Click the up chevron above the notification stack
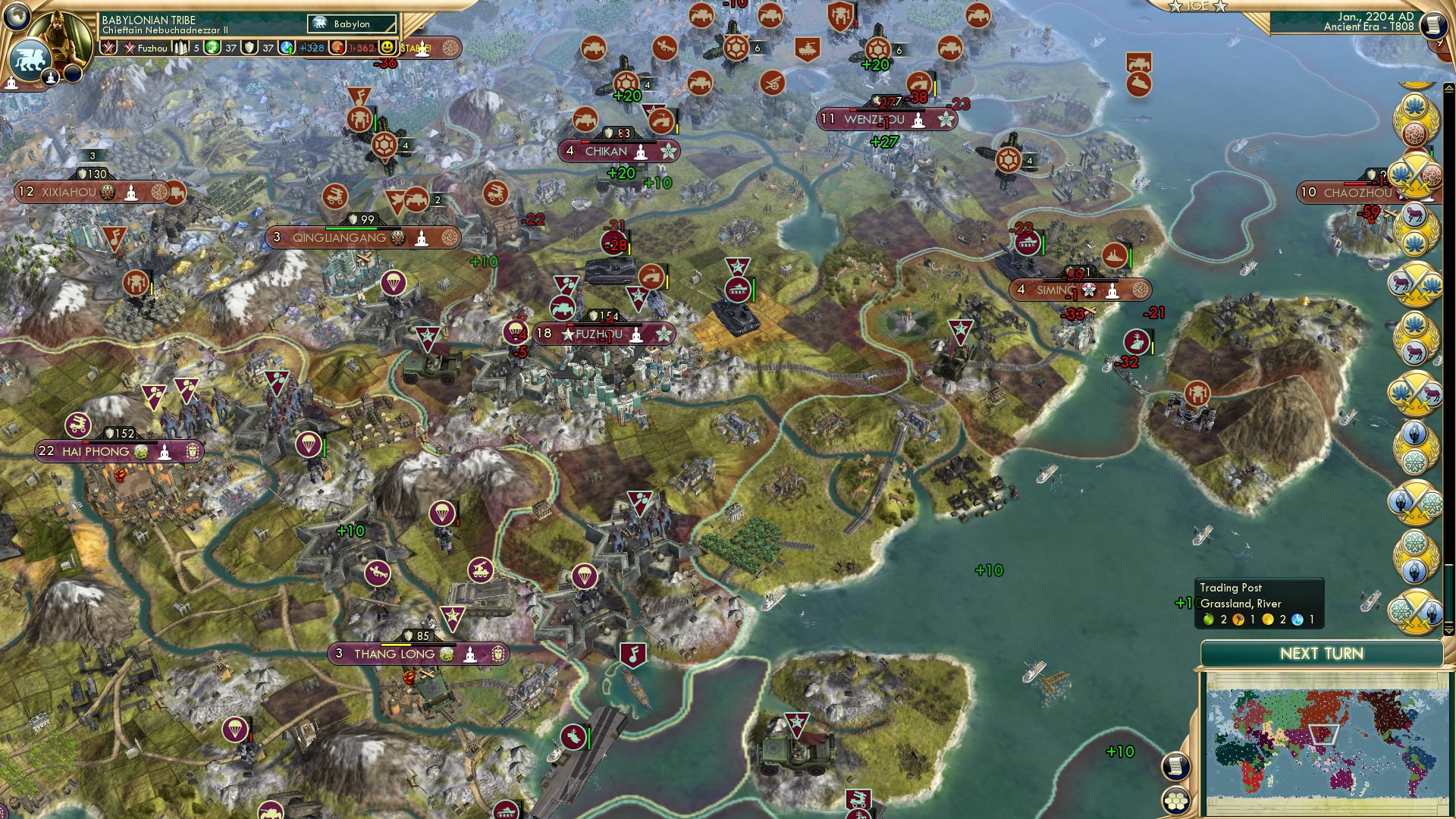The image size is (1456, 819). coord(1449,86)
